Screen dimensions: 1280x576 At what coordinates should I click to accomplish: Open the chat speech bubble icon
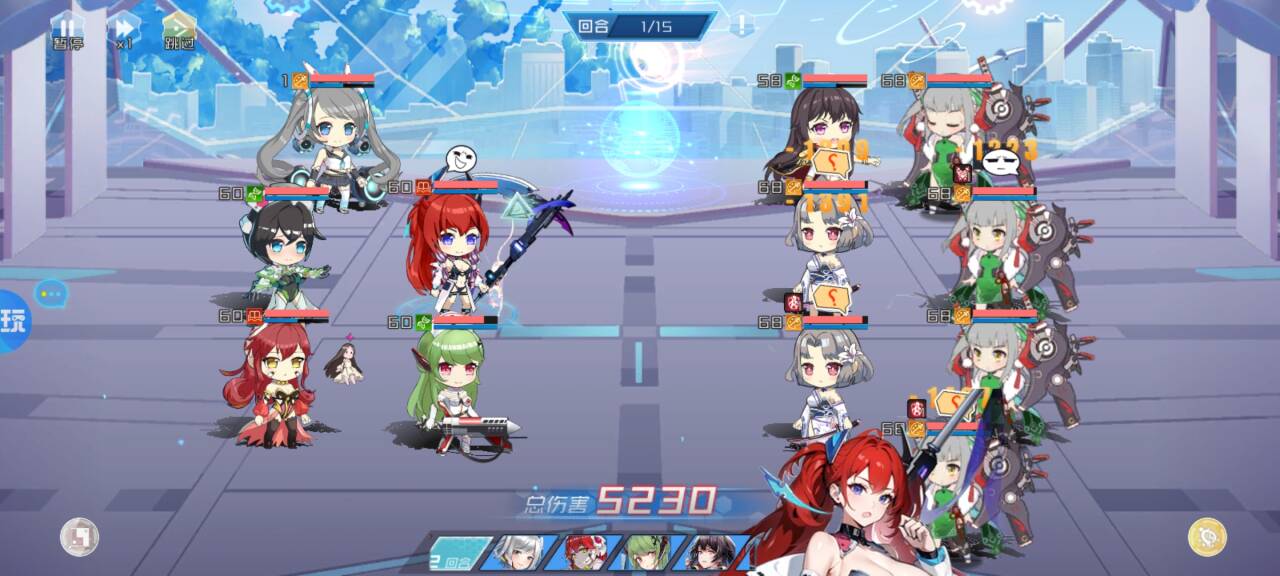(x=50, y=293)
